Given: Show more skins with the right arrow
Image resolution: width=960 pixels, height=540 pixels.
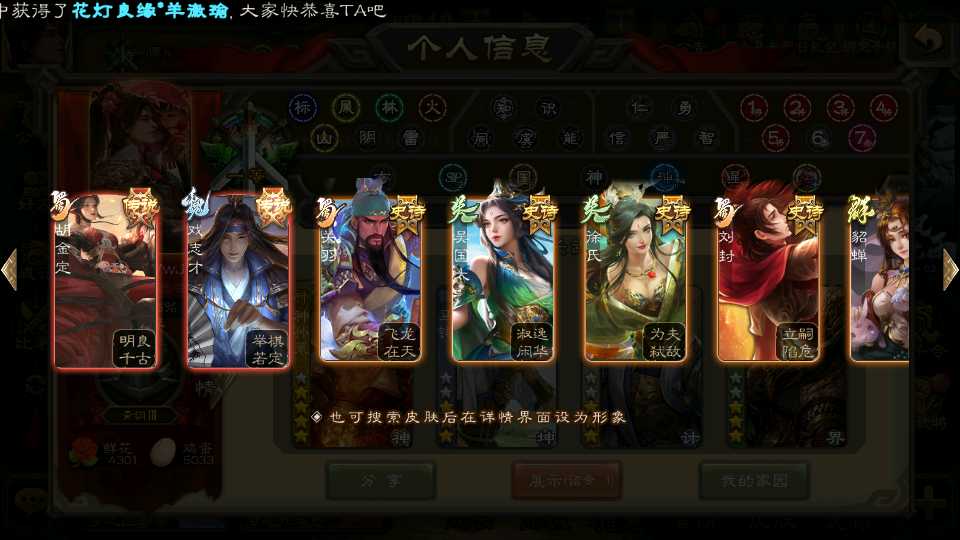Looking at the screenshot, I should click(x=950, y=270).
